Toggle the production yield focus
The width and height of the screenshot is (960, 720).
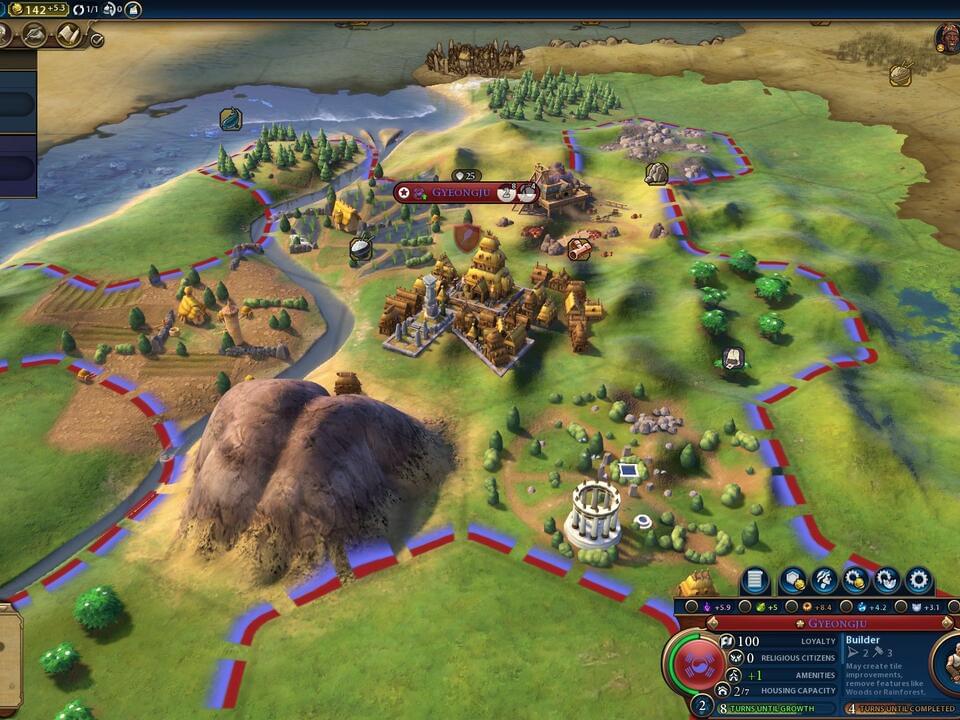[792, 606]
